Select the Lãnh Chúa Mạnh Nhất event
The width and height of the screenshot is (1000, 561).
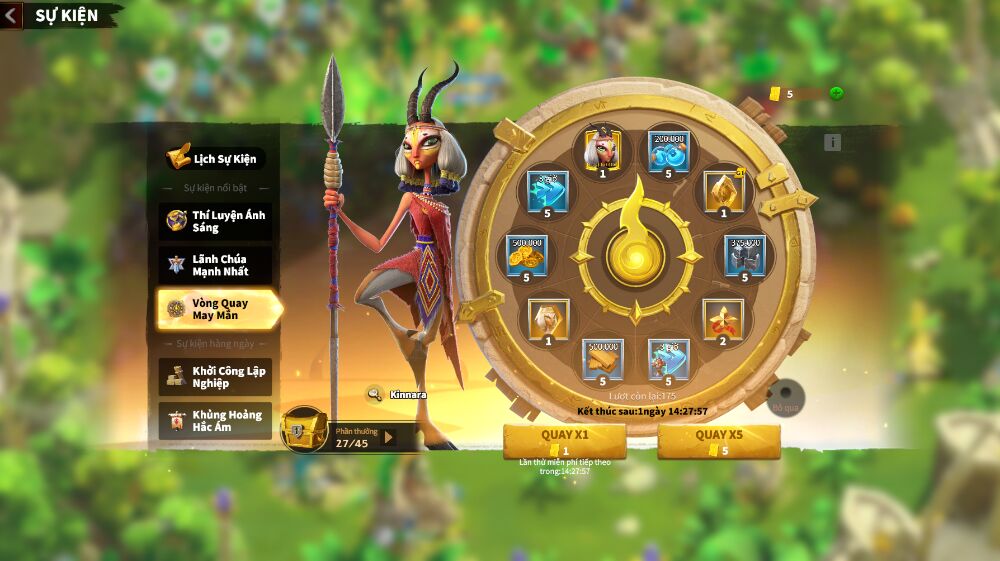click(x=215, y=265)
